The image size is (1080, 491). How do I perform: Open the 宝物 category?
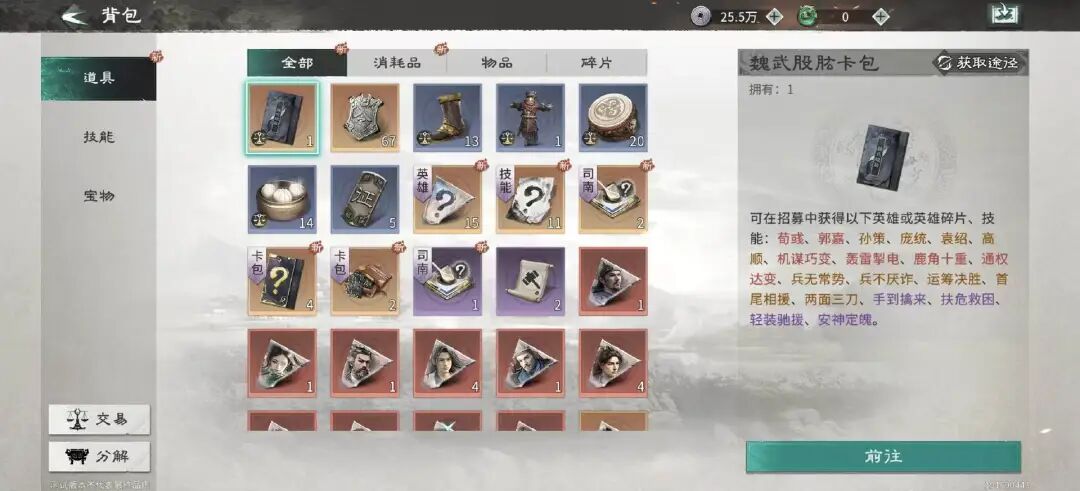pyautogui.click(x=98, y=196)
